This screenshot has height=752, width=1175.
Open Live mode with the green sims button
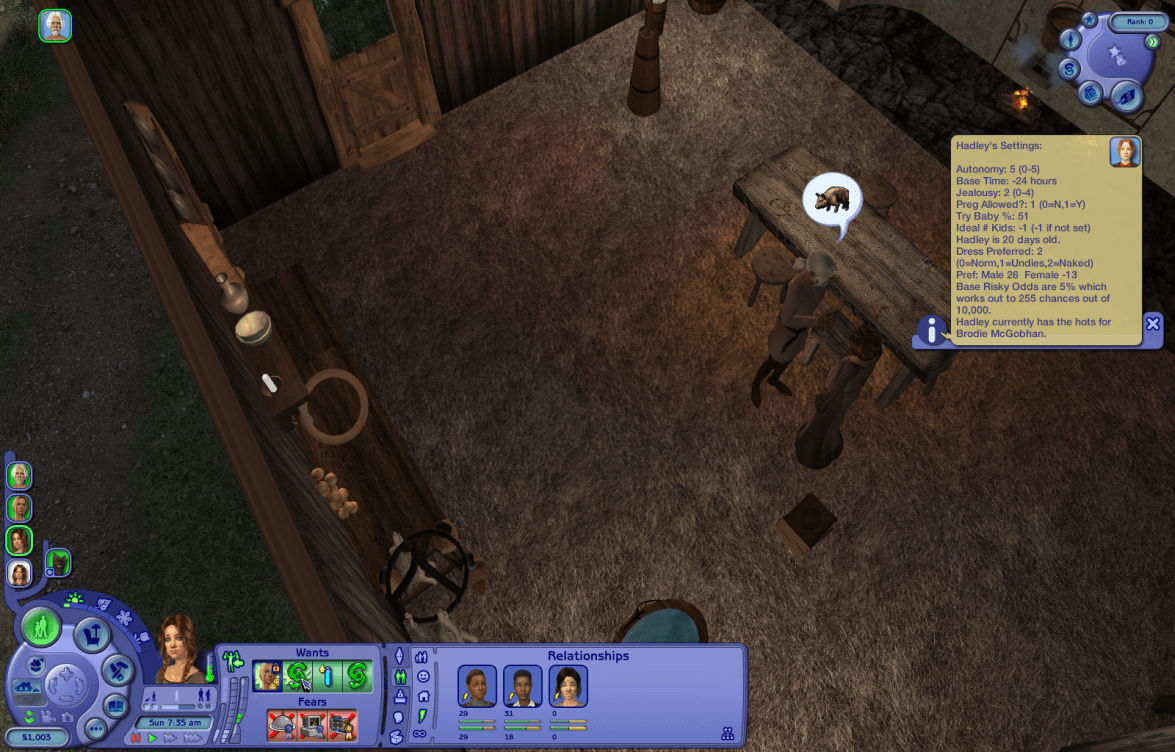click(43, 628)
